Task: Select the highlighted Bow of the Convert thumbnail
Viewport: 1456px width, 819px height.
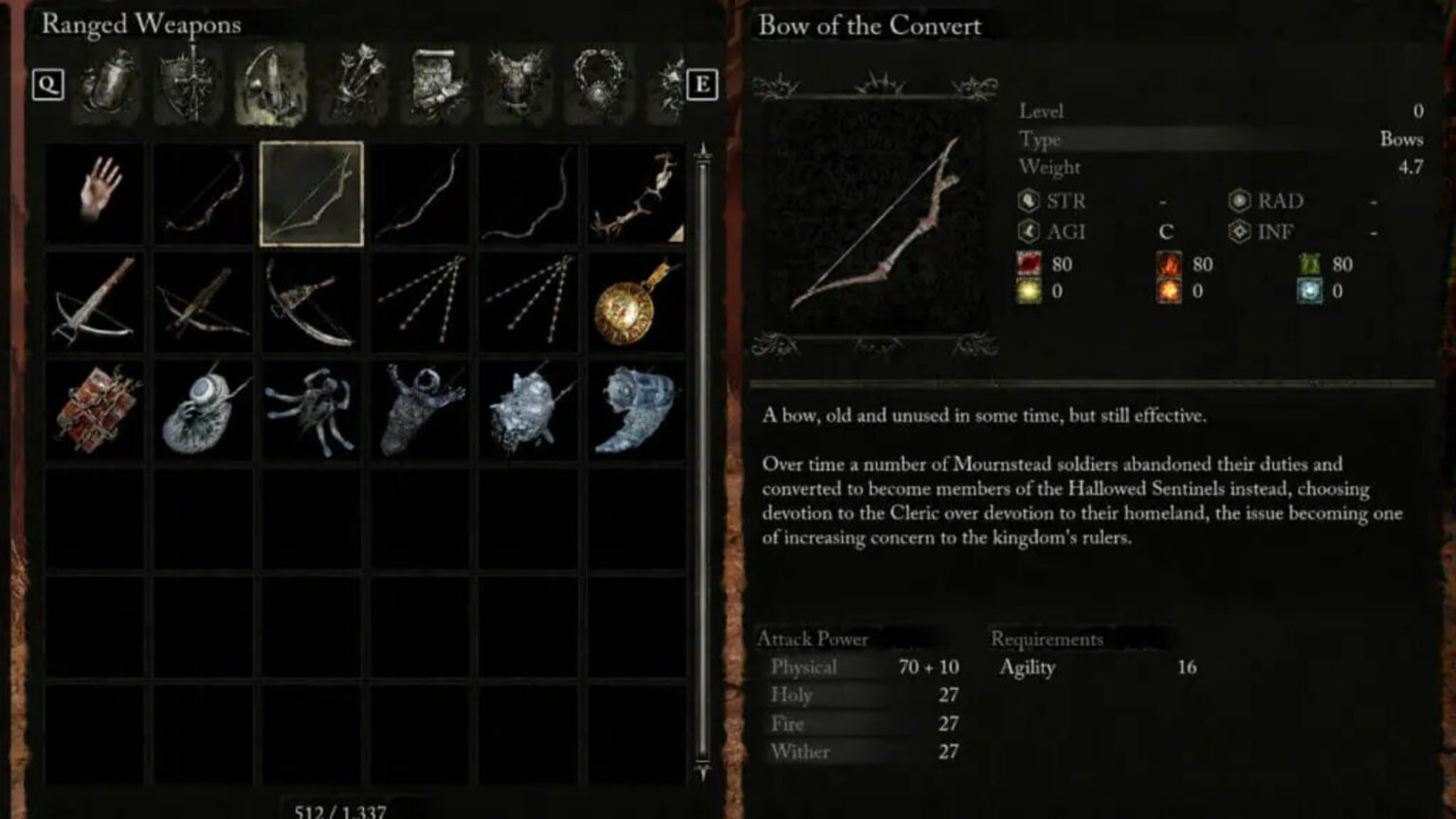Action: (x=312, y=192)
